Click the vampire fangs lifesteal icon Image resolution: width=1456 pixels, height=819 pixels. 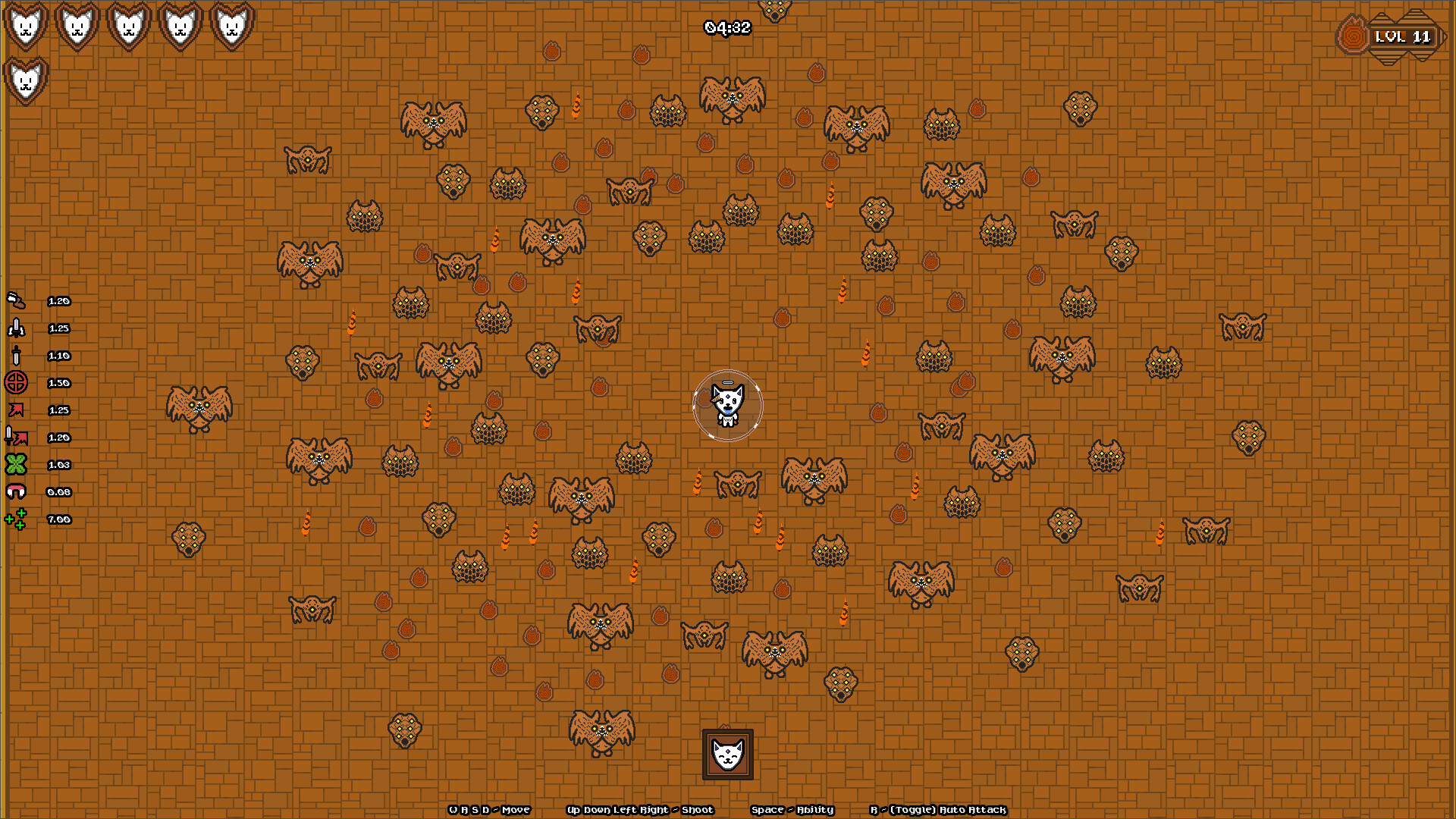(17, 492)
